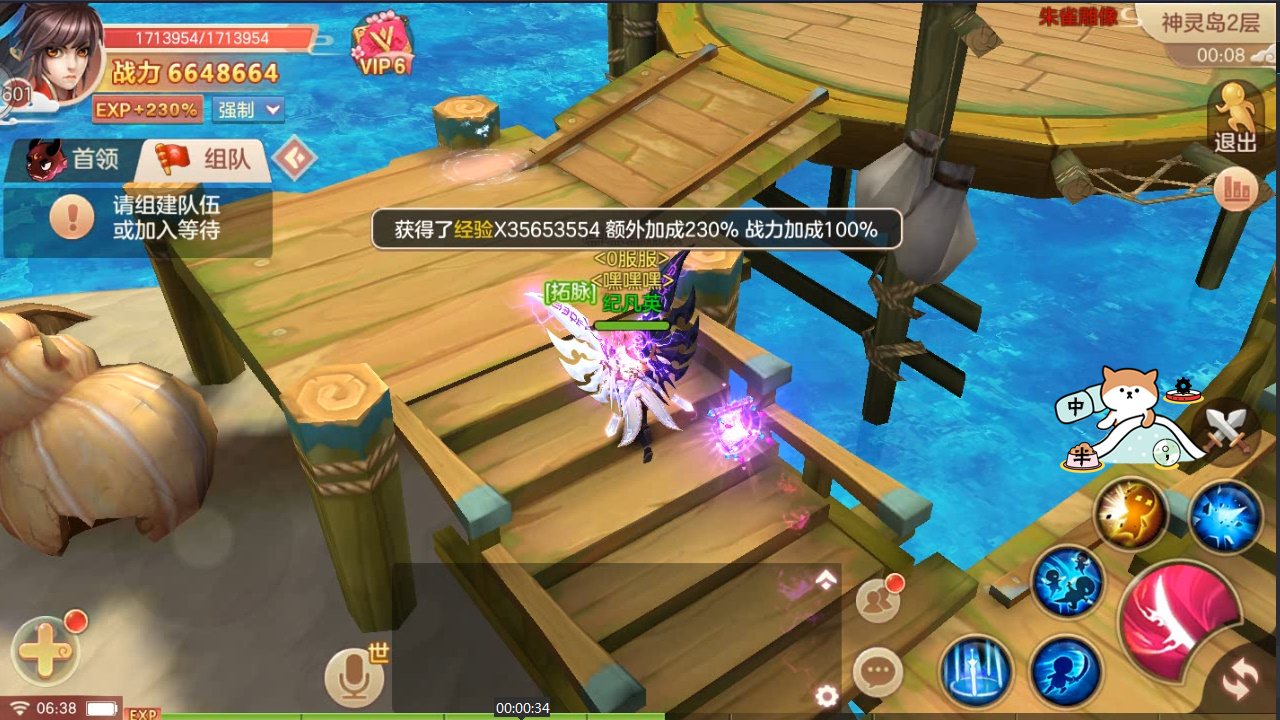The width and height of the screenshot is (1280, 720).
Task: Swap skill set with the arrows button
Action: click(x=1240, y=680)
